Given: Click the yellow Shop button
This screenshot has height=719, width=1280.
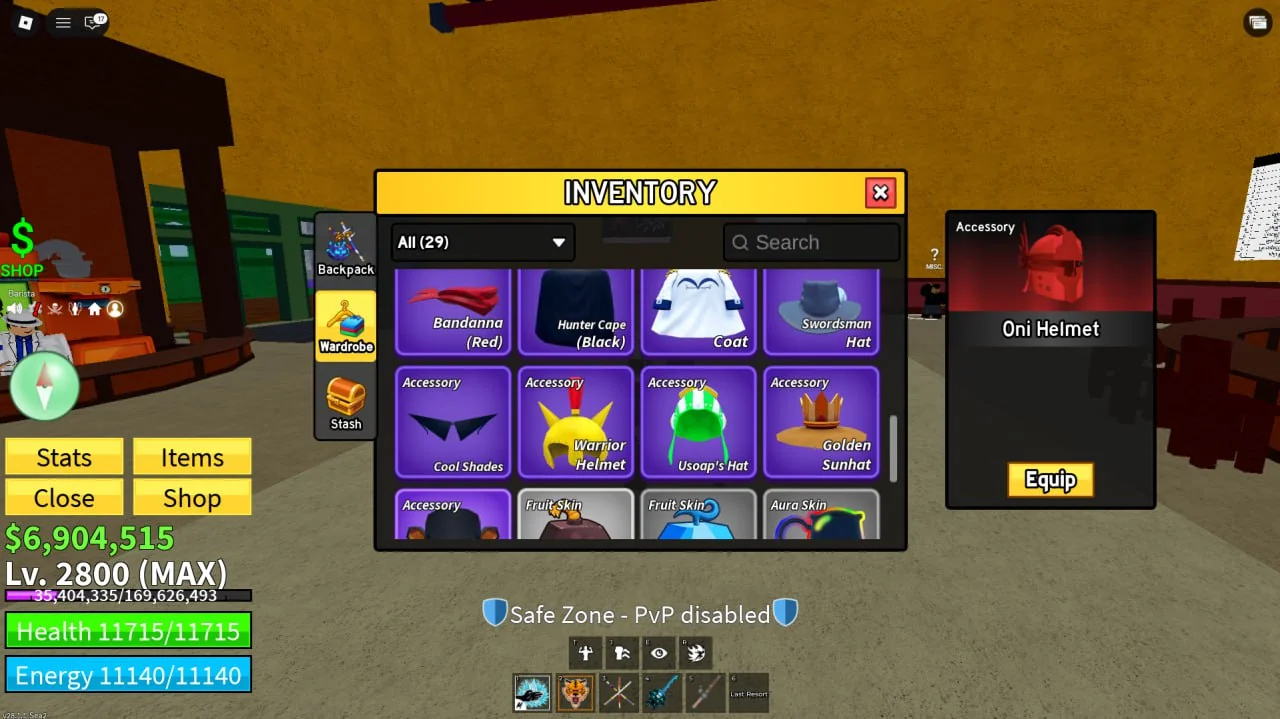Looking at the screenshot, I should (x=192, y=498).
